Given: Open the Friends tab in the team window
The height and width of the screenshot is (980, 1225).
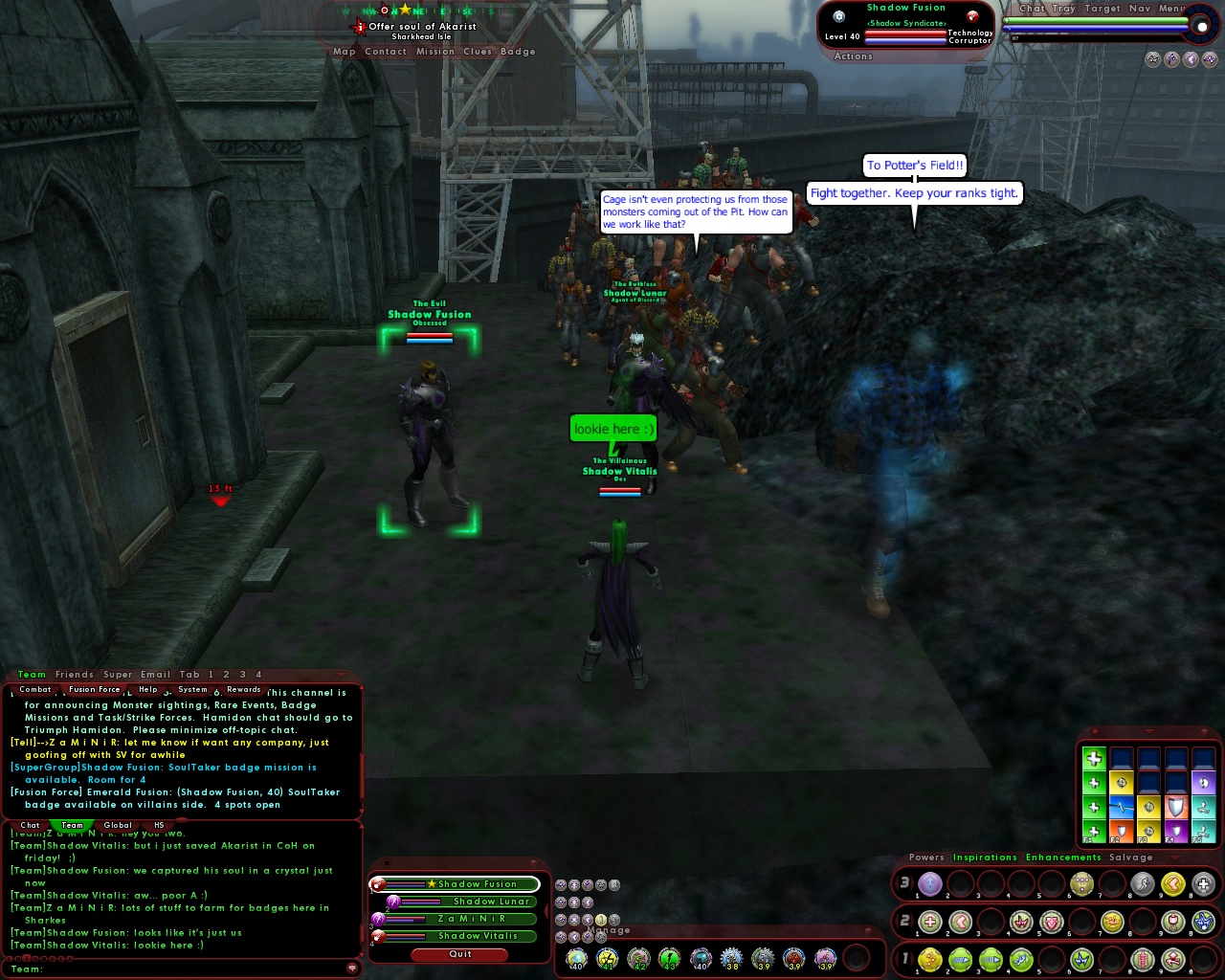Looking at the screenshot, I should click(74, 674).
